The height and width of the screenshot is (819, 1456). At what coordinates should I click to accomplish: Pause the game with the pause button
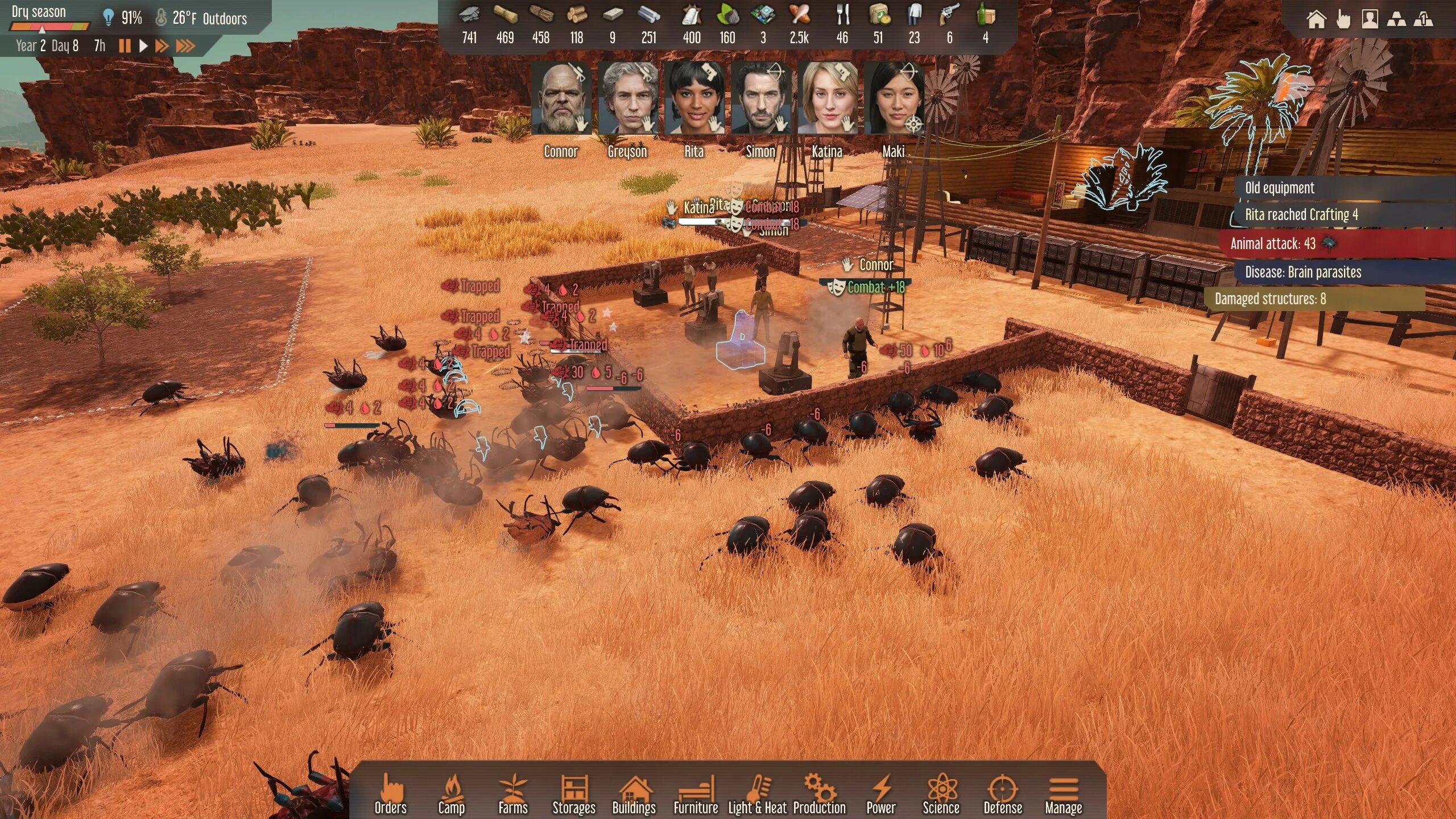tap(125, 46)
